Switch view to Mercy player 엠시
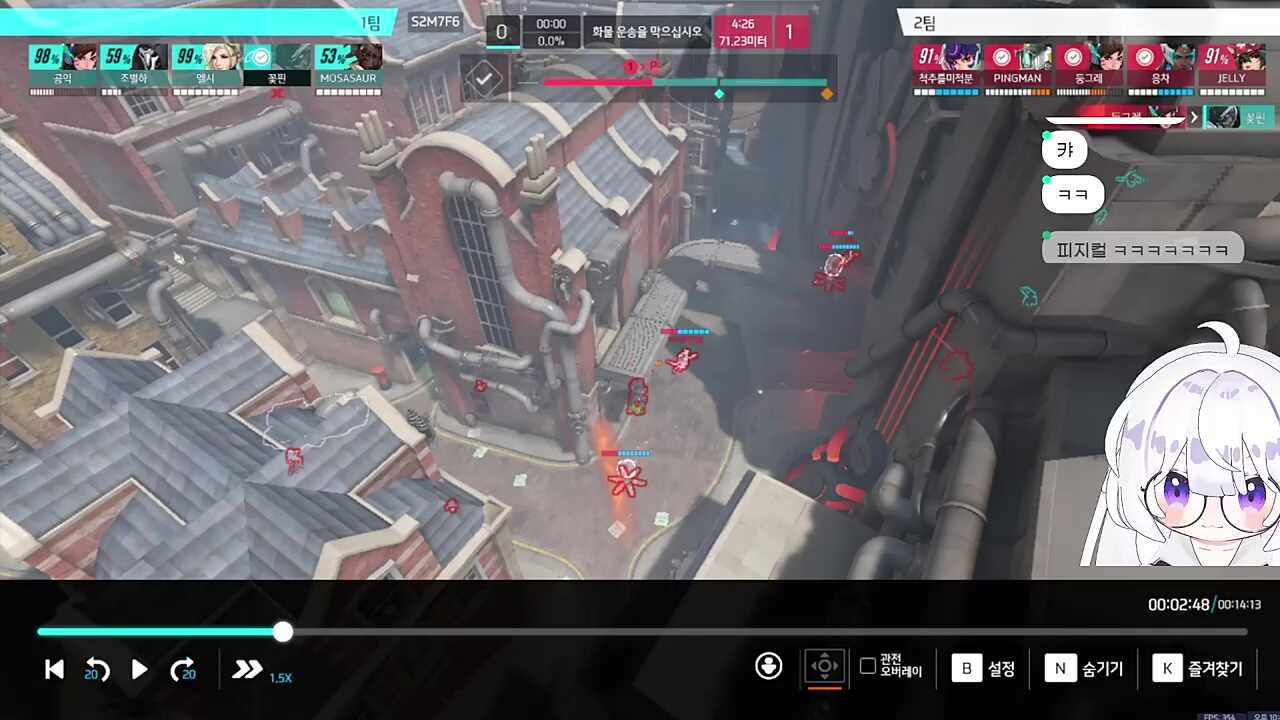This screenshot has width=1280, height=720. click(x=206, y=66)
